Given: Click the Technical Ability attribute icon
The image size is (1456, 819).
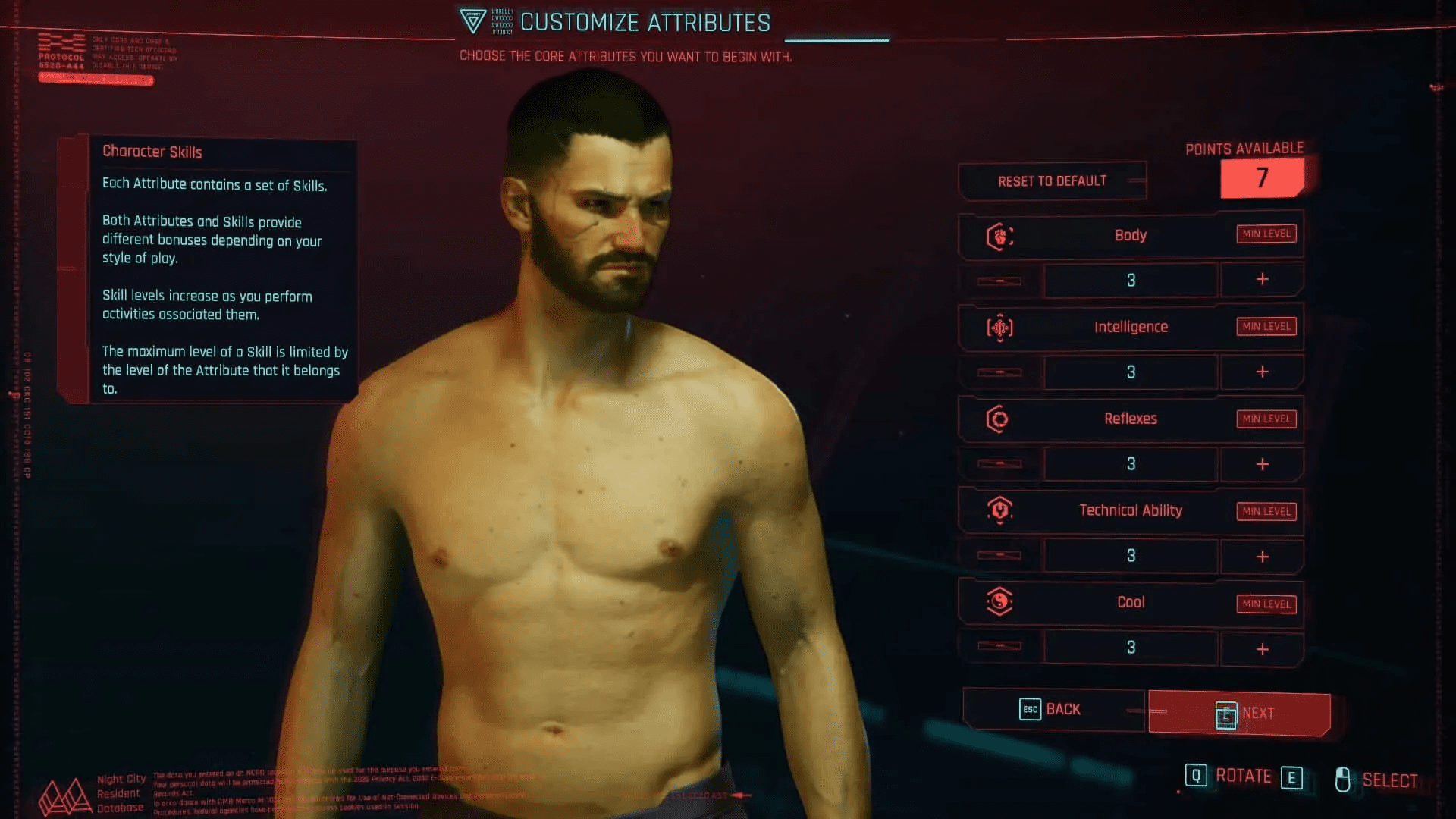Looking at the screenshot, I should tap(999, 510).
